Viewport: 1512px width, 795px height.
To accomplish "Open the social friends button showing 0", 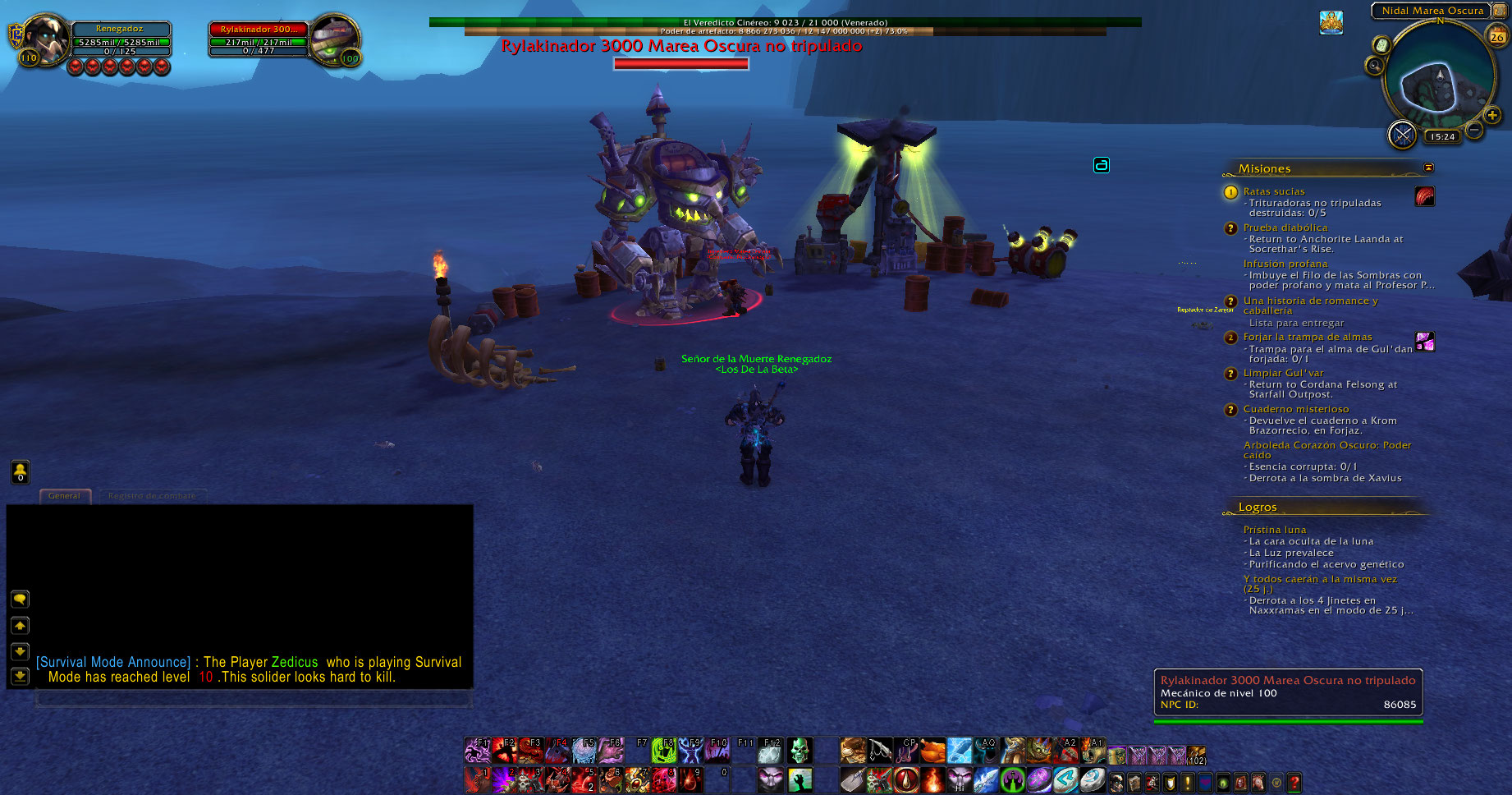I will 20,471.
